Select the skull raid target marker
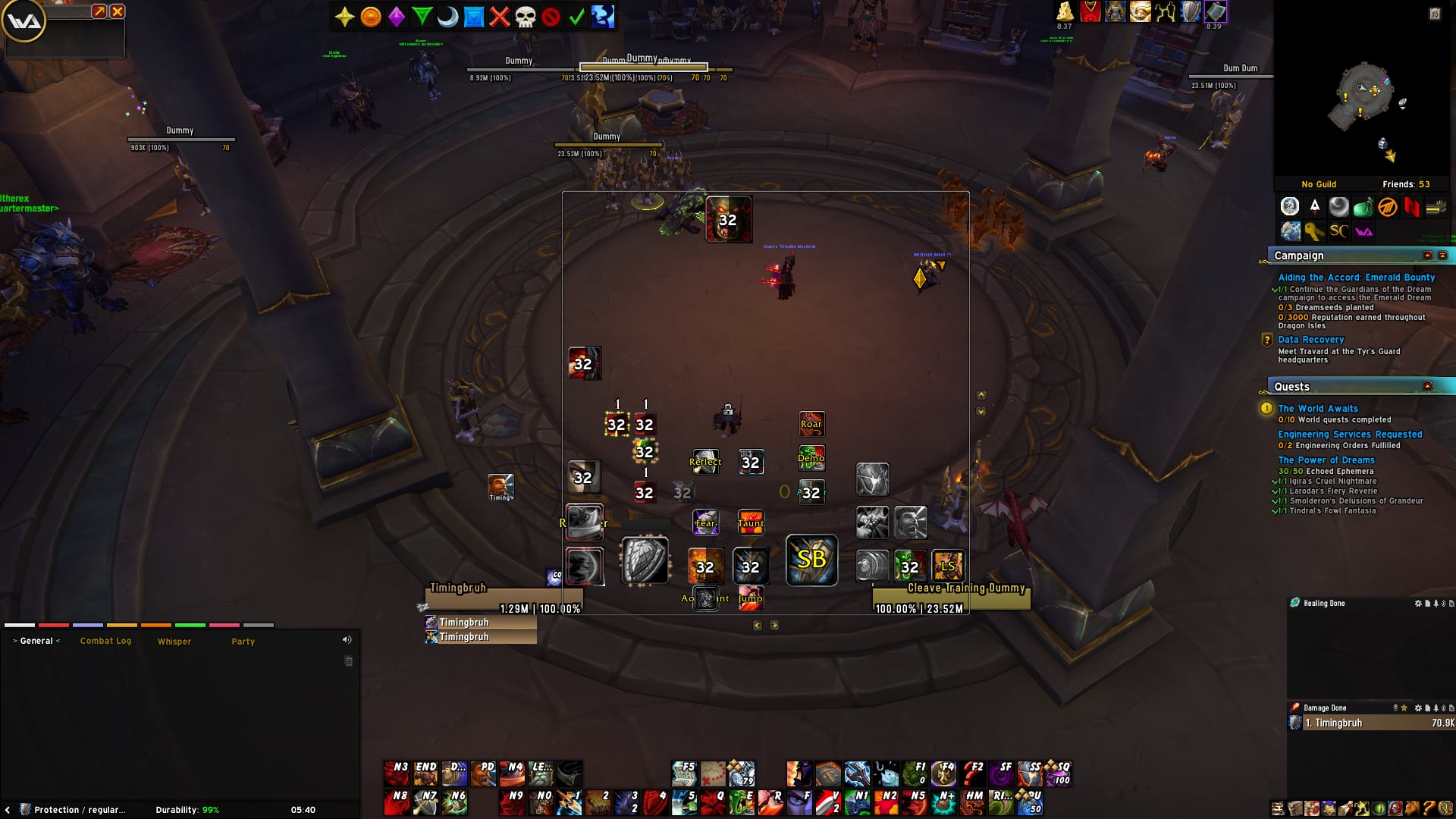This screenshot has height=819, width=1456. [525, 17]
